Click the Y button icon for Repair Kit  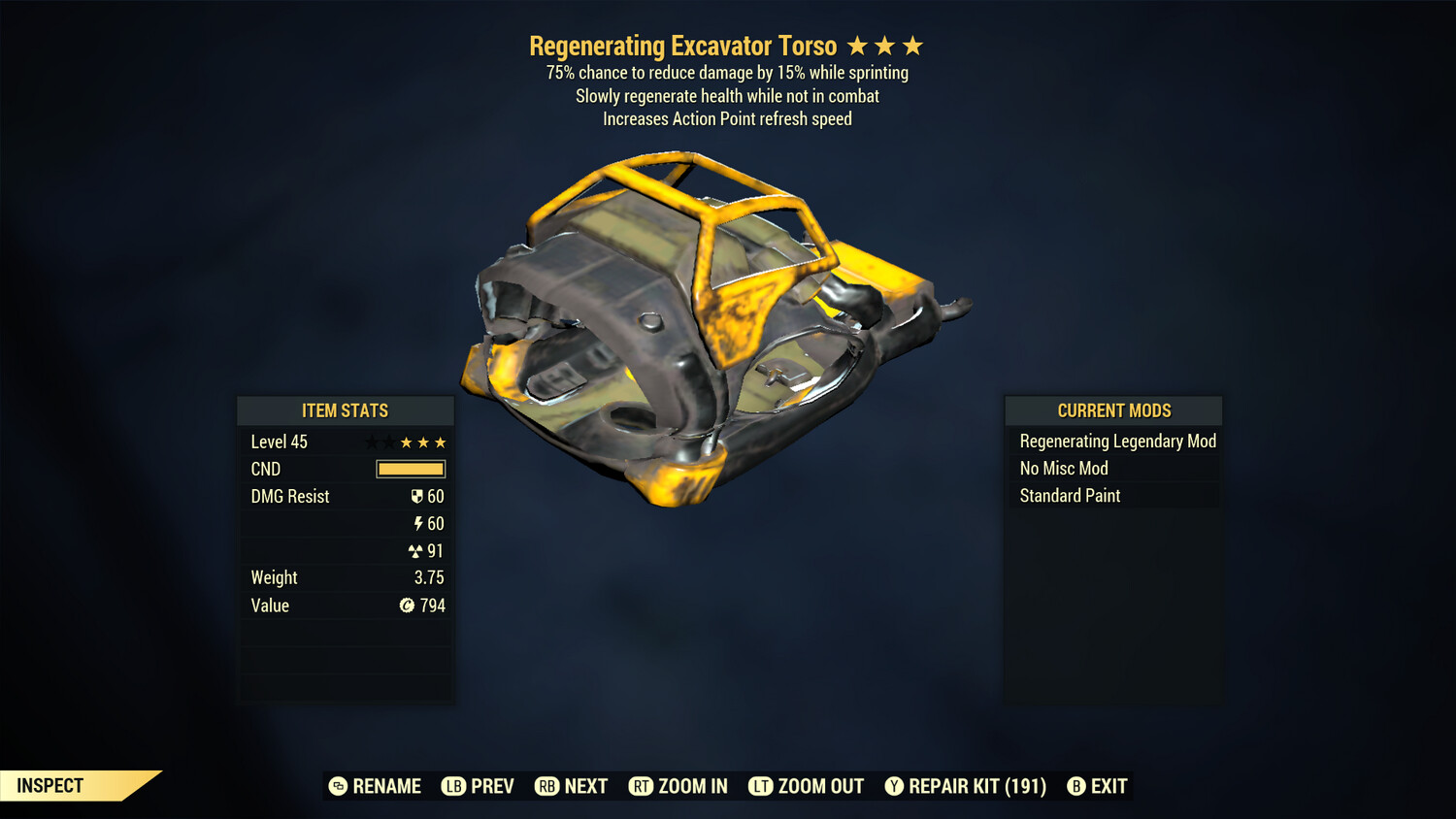895,786
